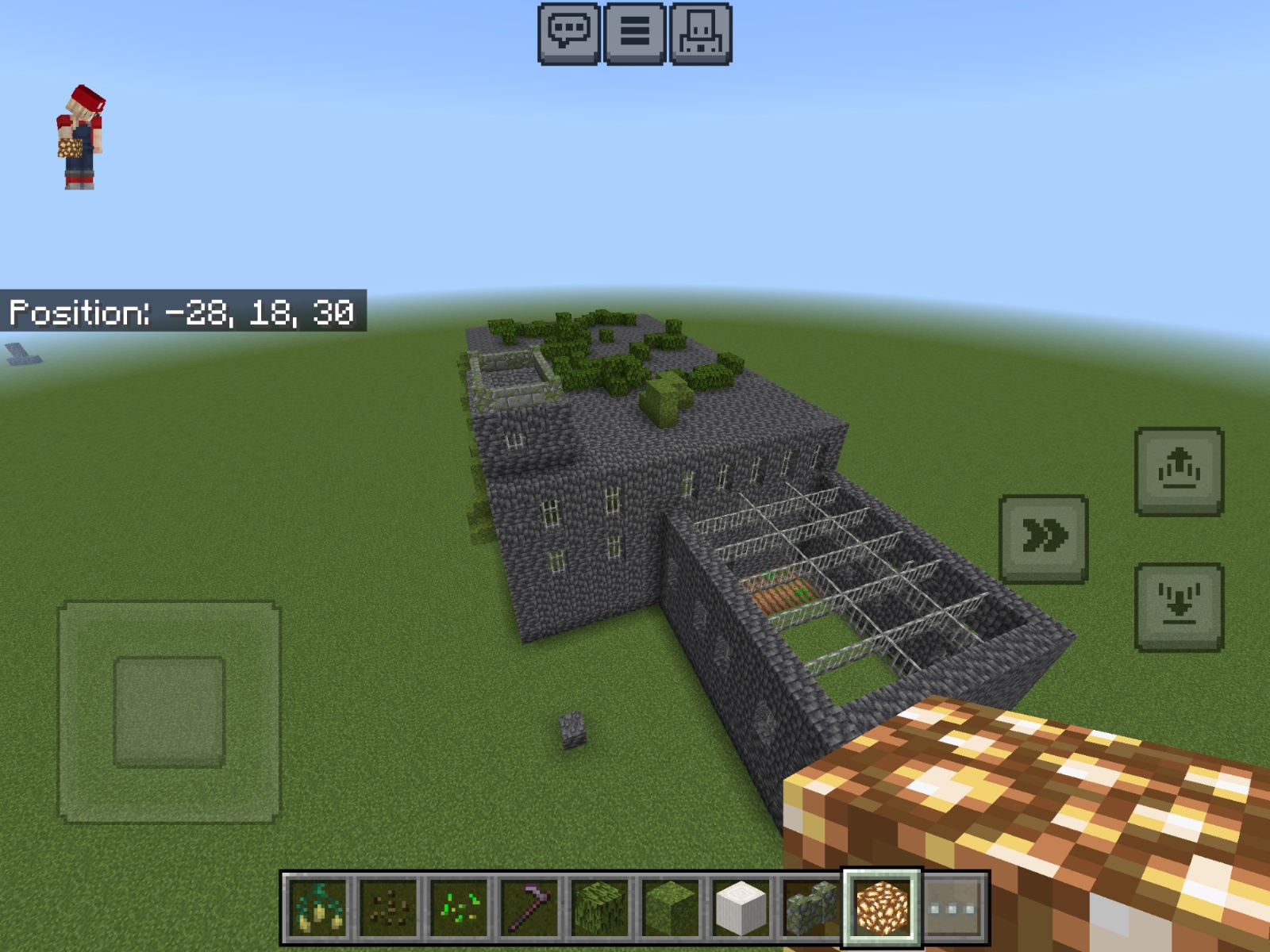Select the white block hotbar slot
This screenshot has height=952, width=1270.
[x=740, y=908]
